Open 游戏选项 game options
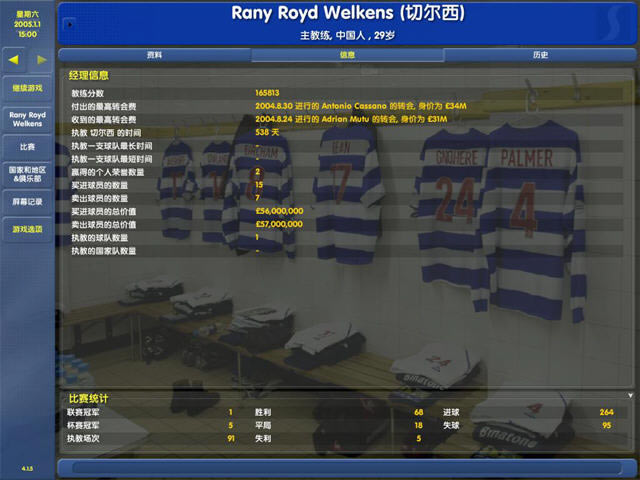 [27, 230]
